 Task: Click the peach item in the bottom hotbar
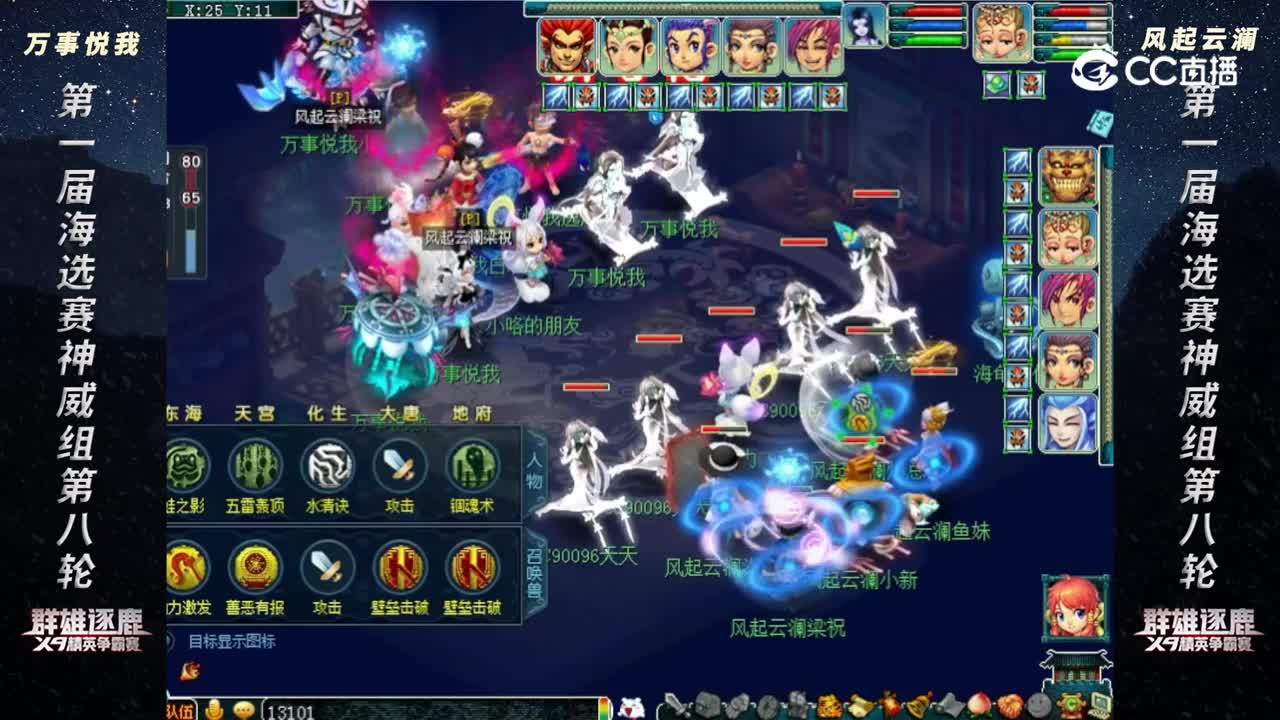(x=978, y=705)
